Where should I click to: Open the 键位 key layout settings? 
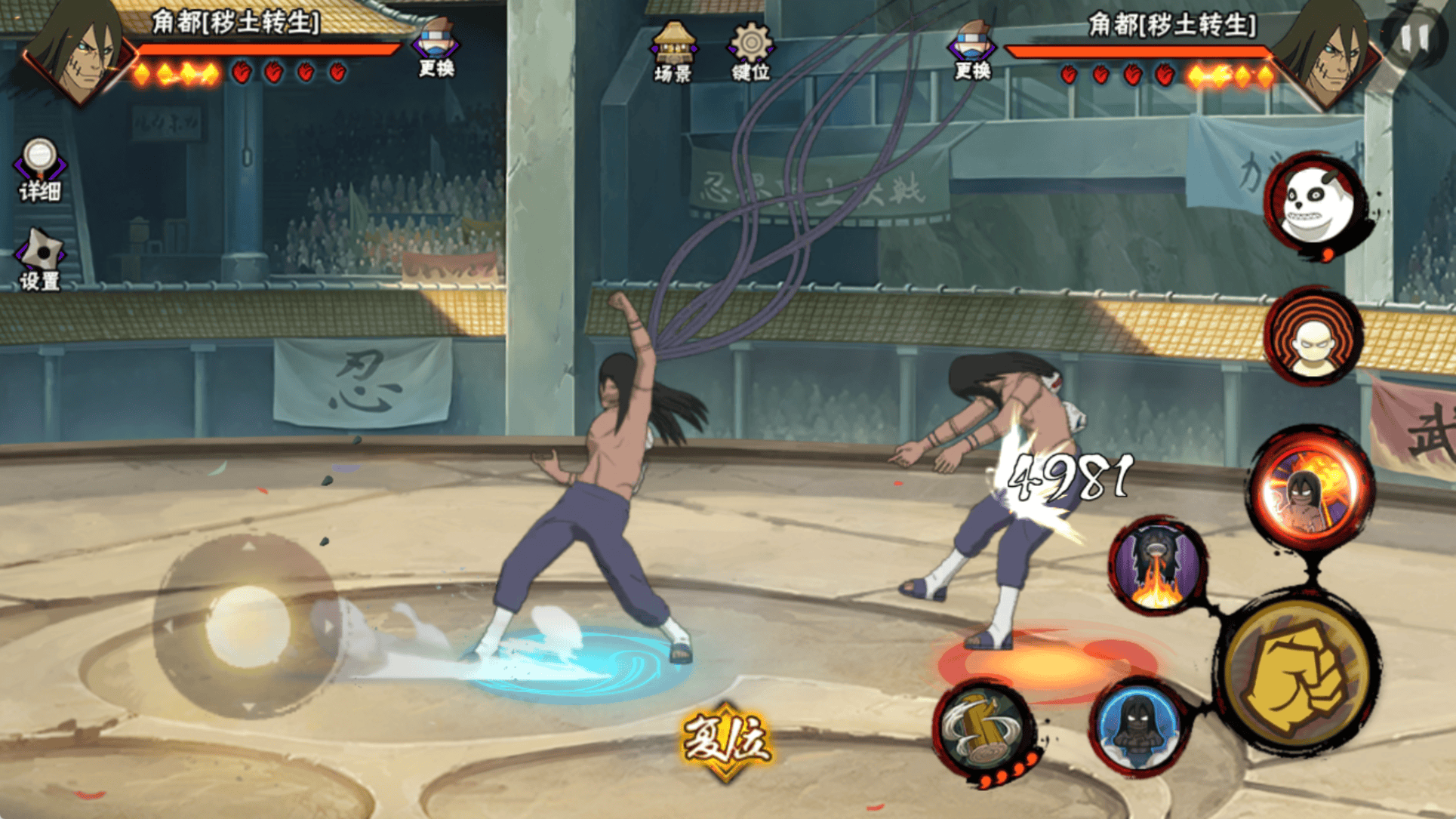(750, 50)
